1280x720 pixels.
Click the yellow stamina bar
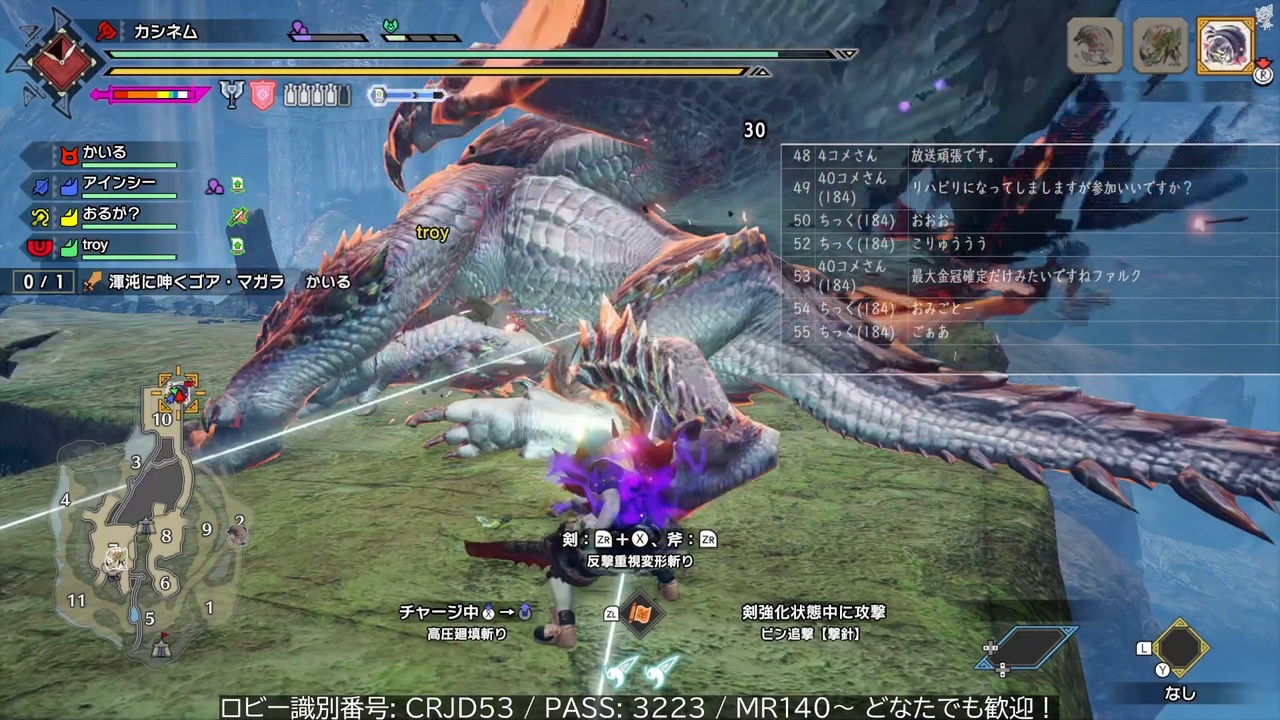click(430, 72)
